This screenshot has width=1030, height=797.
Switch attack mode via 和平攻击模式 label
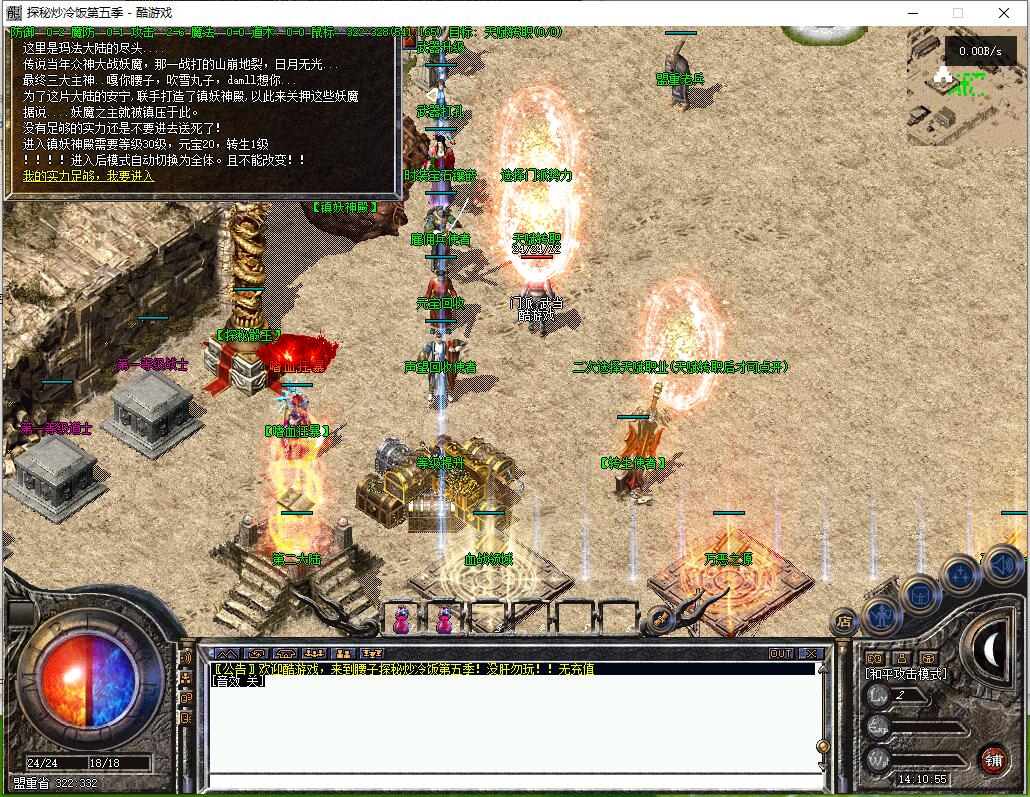(906, 674)
